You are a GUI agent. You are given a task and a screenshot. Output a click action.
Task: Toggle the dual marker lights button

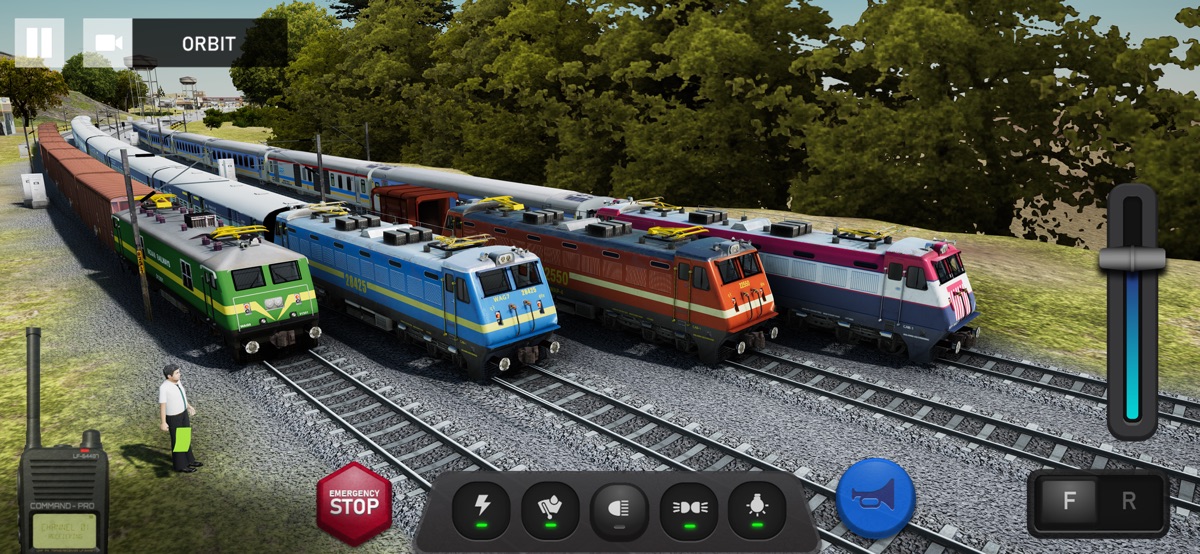pyautogui.click(x=688, y=510)
